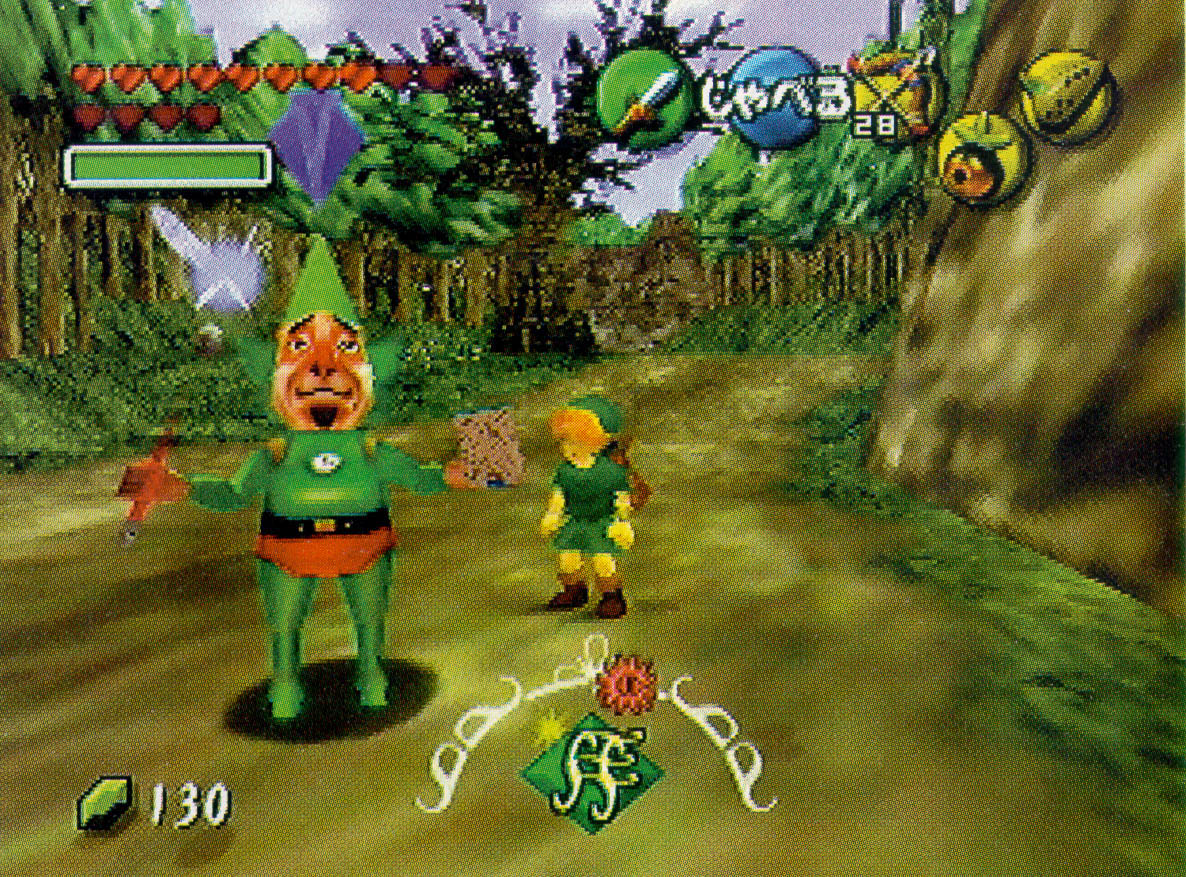
Task: Choose the yellow Goron mask item icon
Action: click(x=1068, y=96)
